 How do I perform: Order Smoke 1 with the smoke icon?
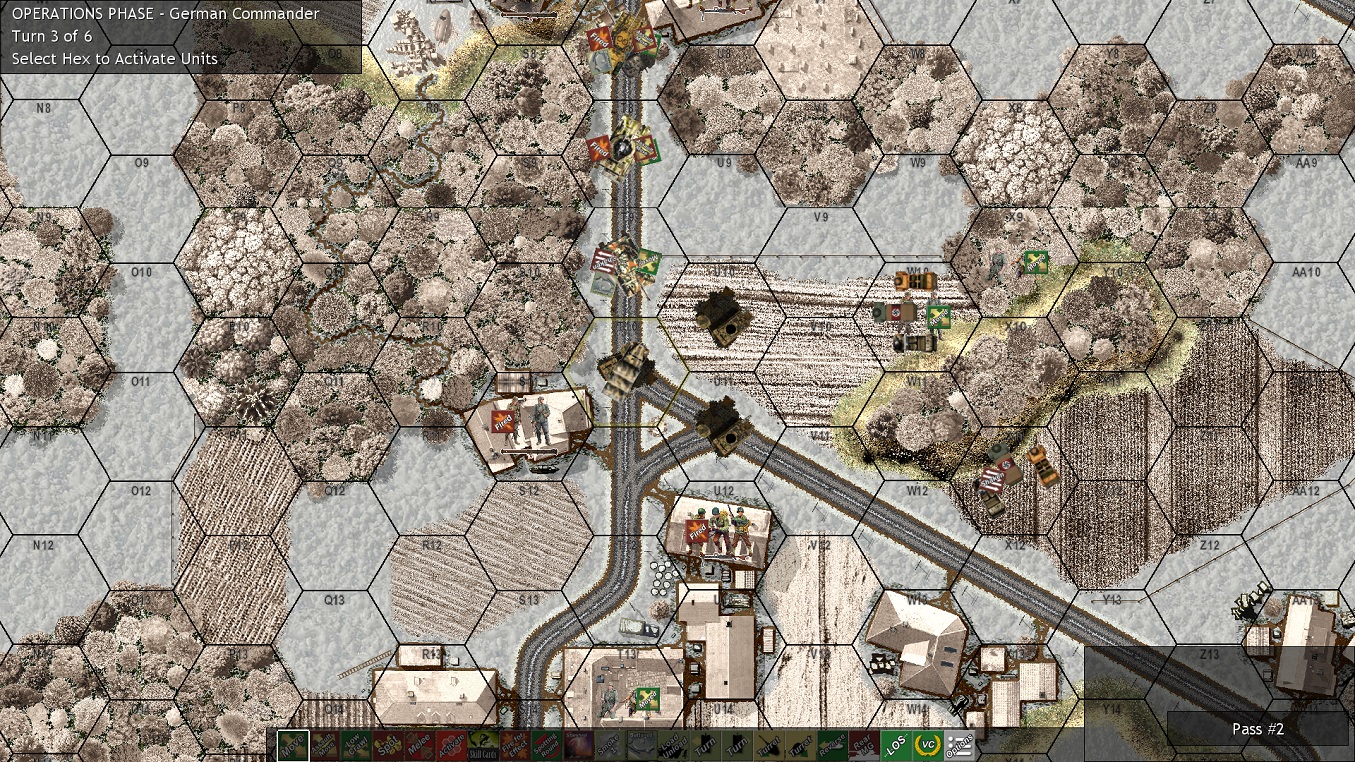(608, 745)
